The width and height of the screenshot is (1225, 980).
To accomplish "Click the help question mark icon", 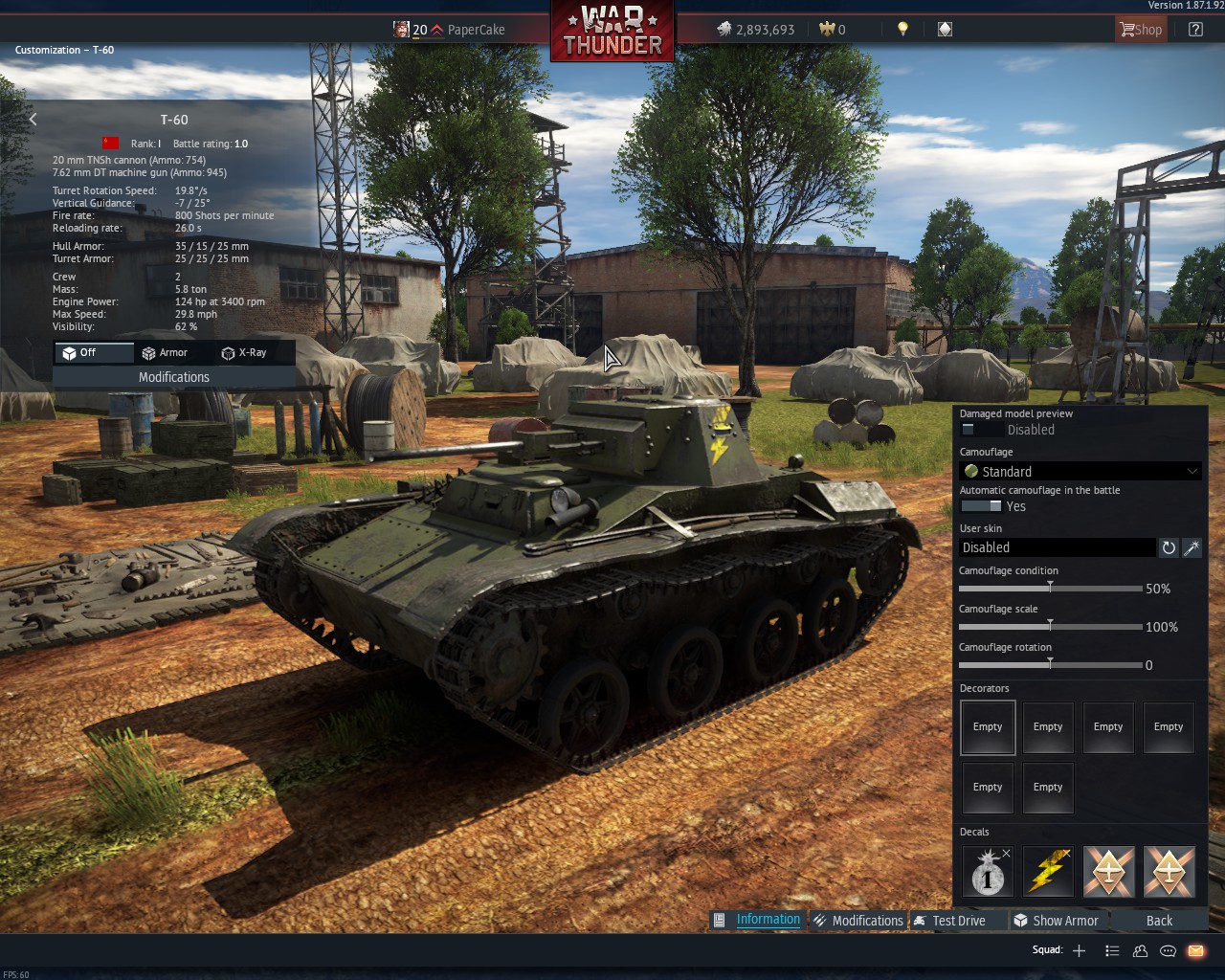I will pos(1195,30).
